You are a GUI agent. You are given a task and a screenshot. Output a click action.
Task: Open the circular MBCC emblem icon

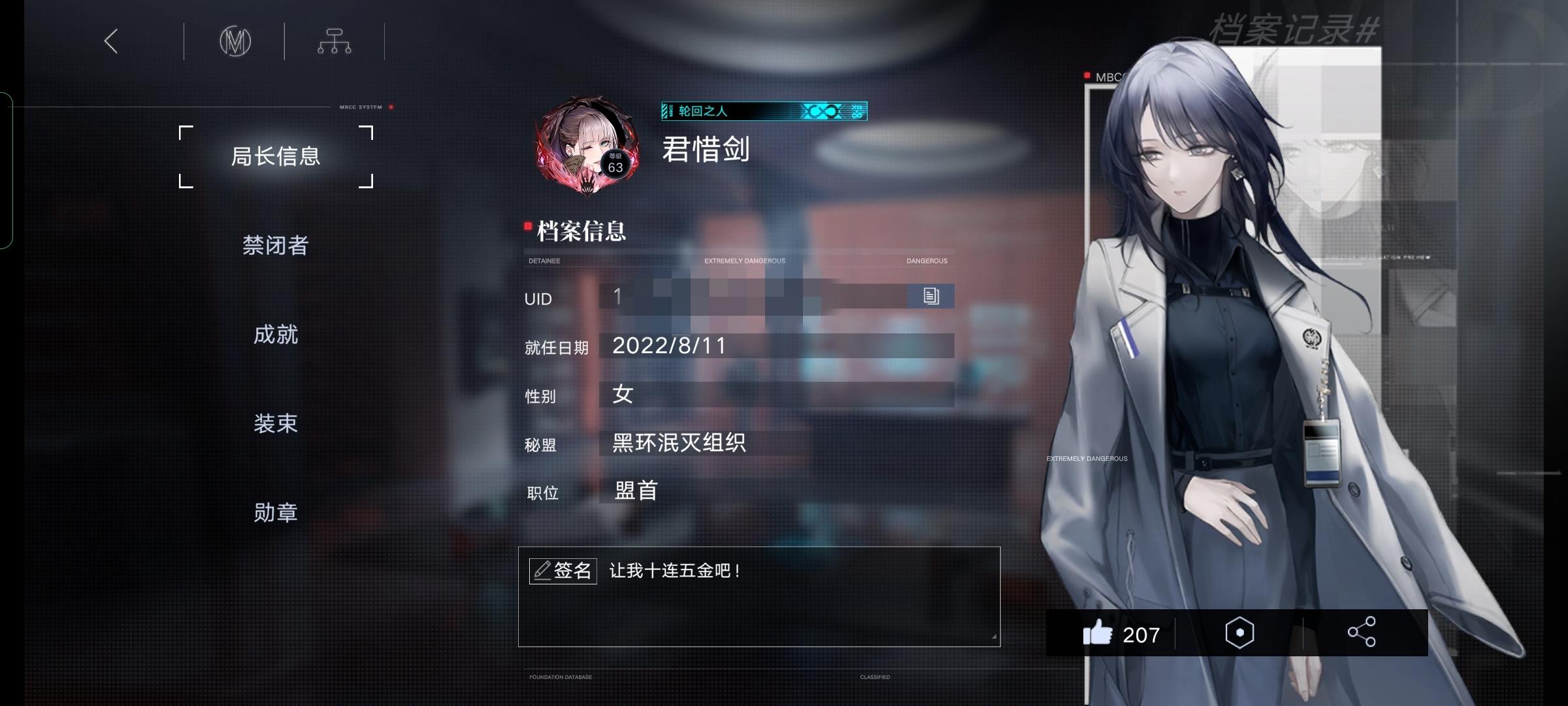point(236,41)
